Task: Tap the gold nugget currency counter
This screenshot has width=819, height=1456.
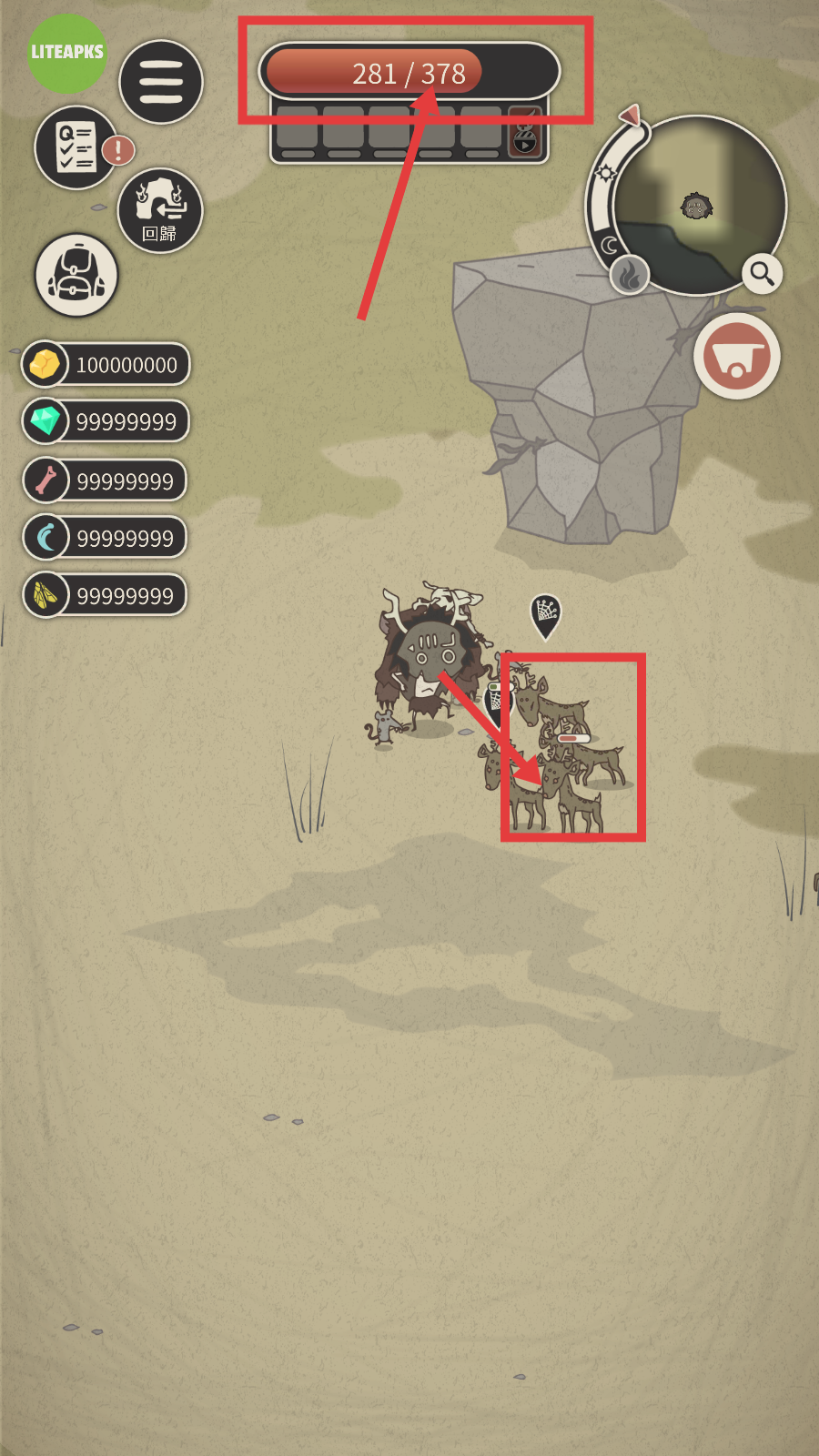Action: tap(106, 365)
